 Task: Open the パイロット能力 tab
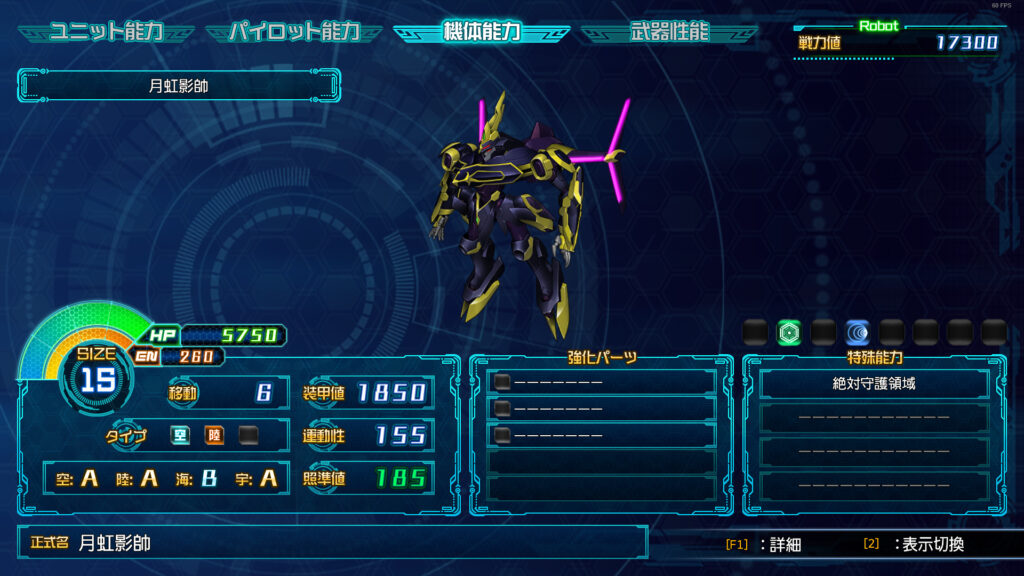point(293,32)
